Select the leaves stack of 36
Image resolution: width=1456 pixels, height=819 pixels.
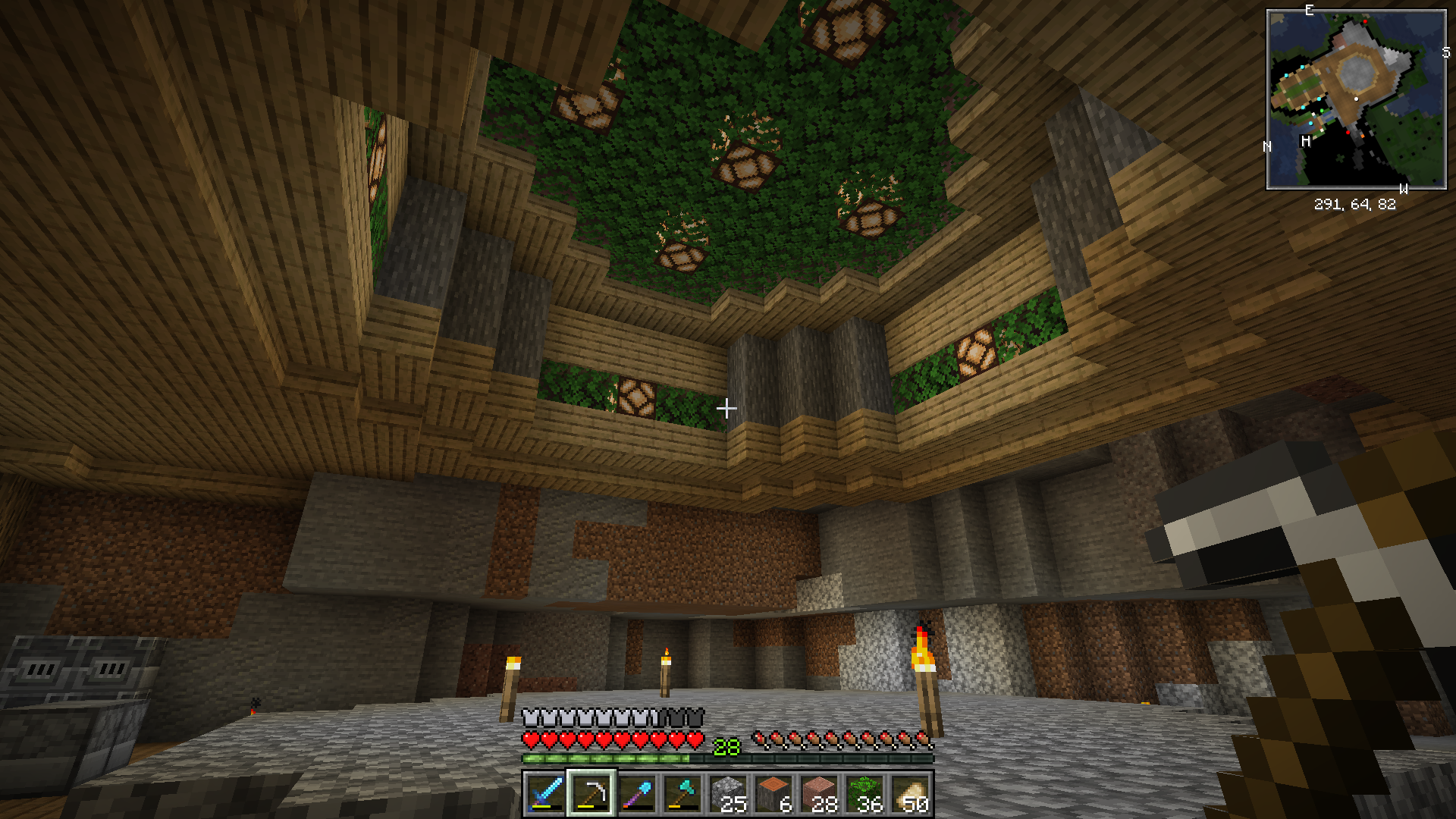865,794
